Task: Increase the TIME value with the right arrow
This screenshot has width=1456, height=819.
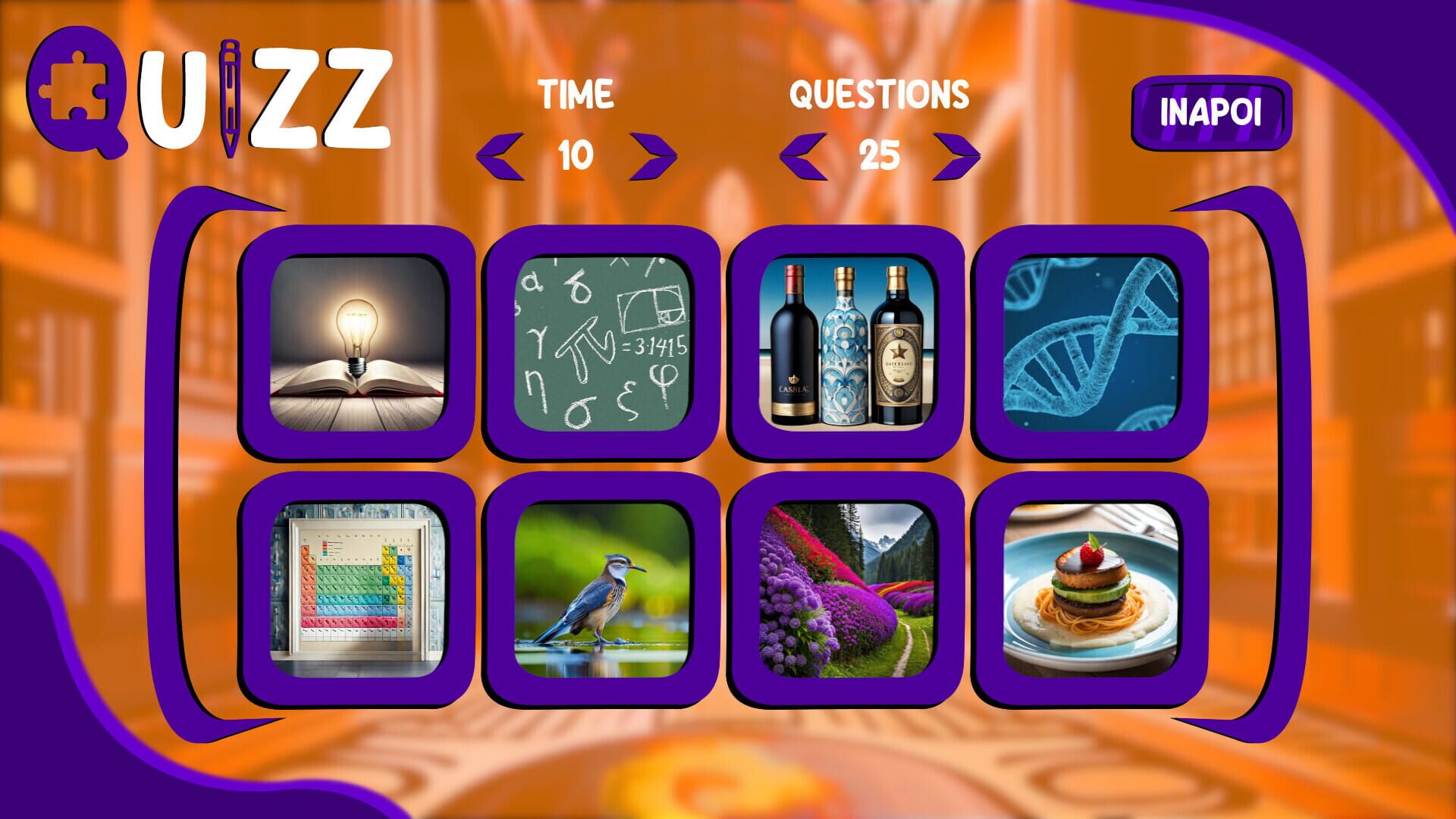Action: [x=652, y=155]
